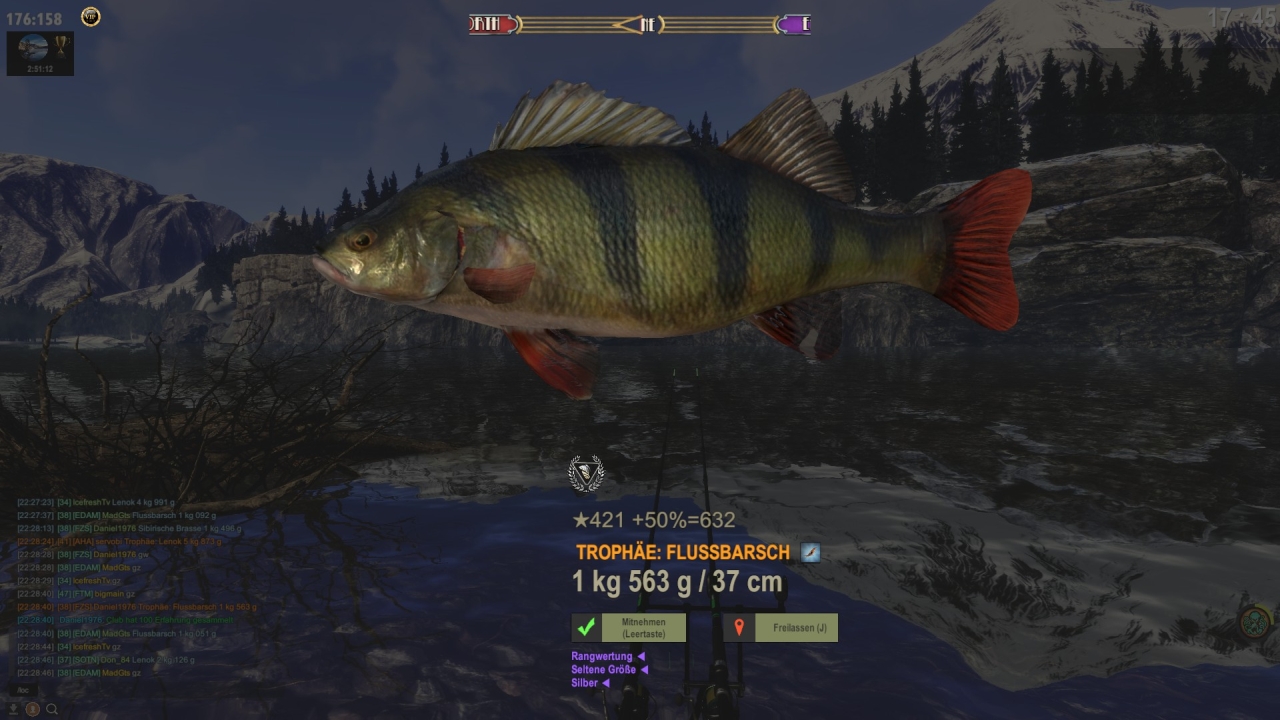This screenshot has height=720, width=1280.
Task: Click the download arrow icon under chat
Action: tap(14, 709)
